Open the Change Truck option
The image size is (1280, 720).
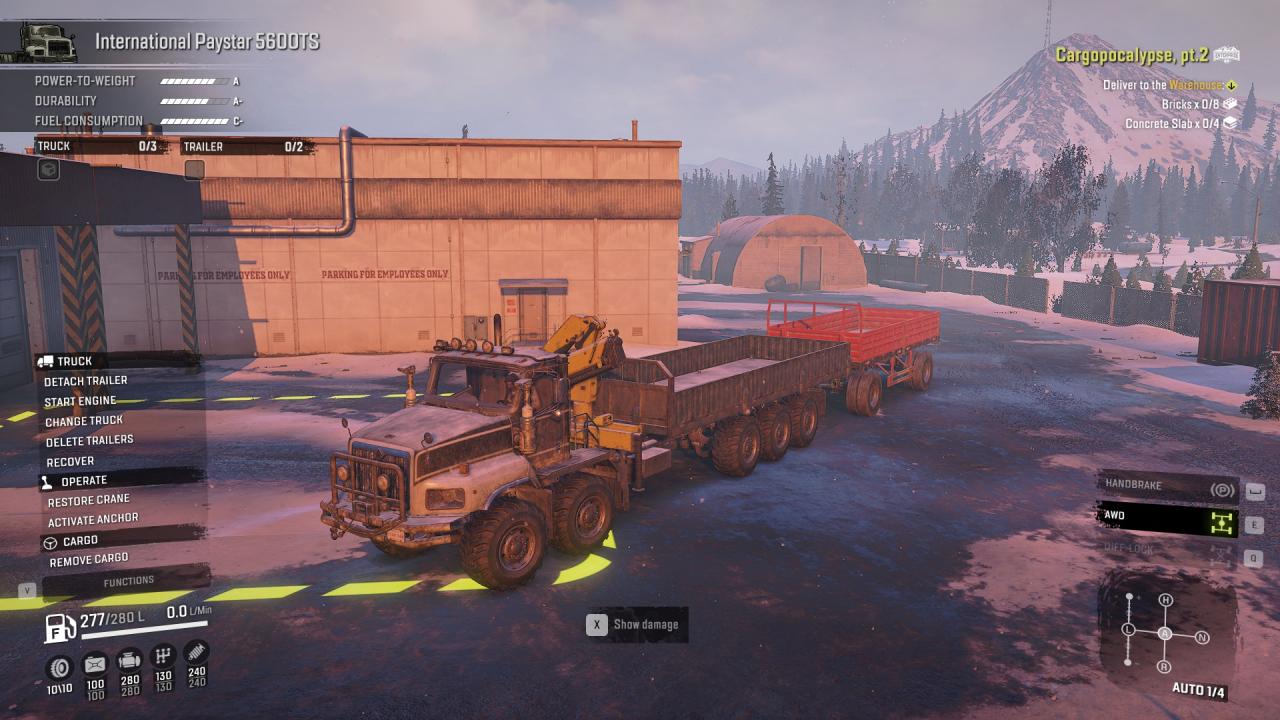[x=84, y=421]
